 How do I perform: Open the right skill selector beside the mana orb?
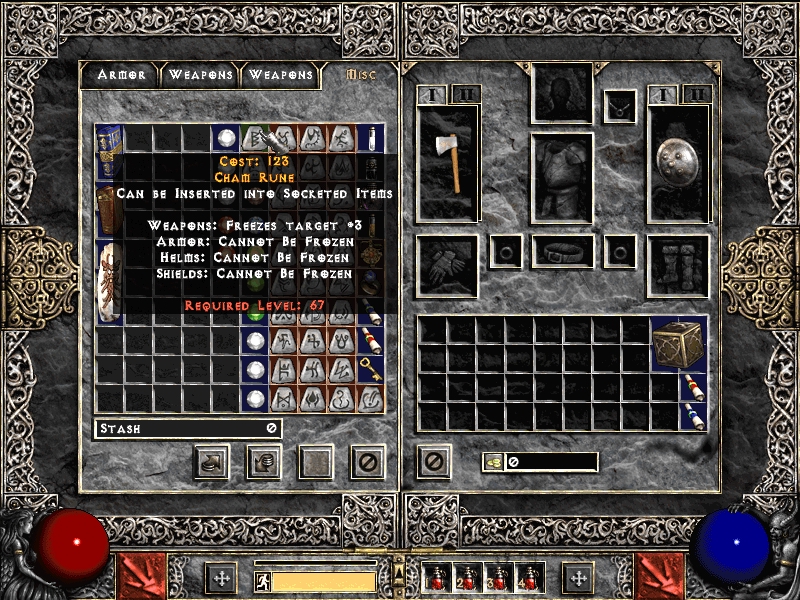[661, 577]
